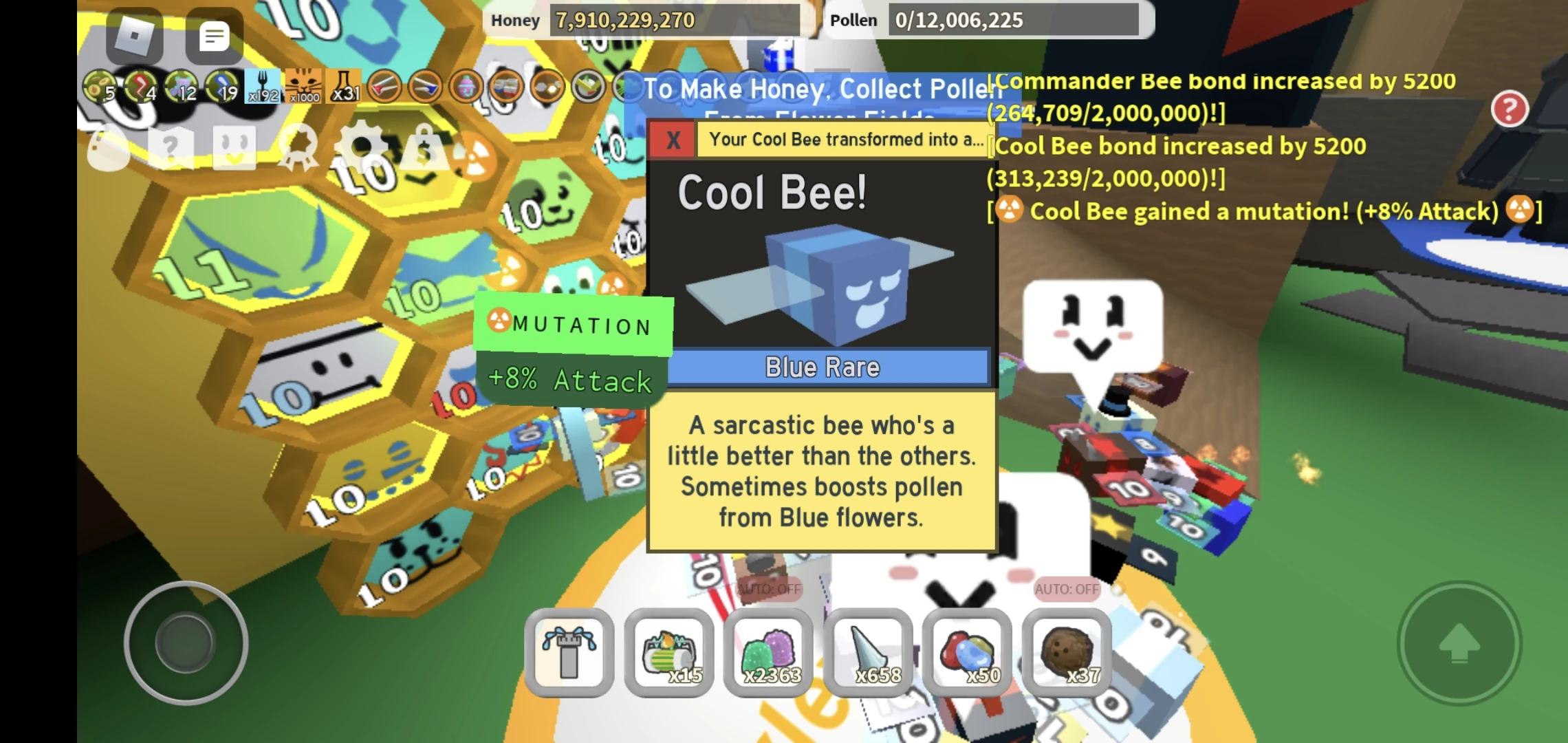1568x743 pixels.
Task: Click the badge award ribbon icon
Action: coord(299,146)
